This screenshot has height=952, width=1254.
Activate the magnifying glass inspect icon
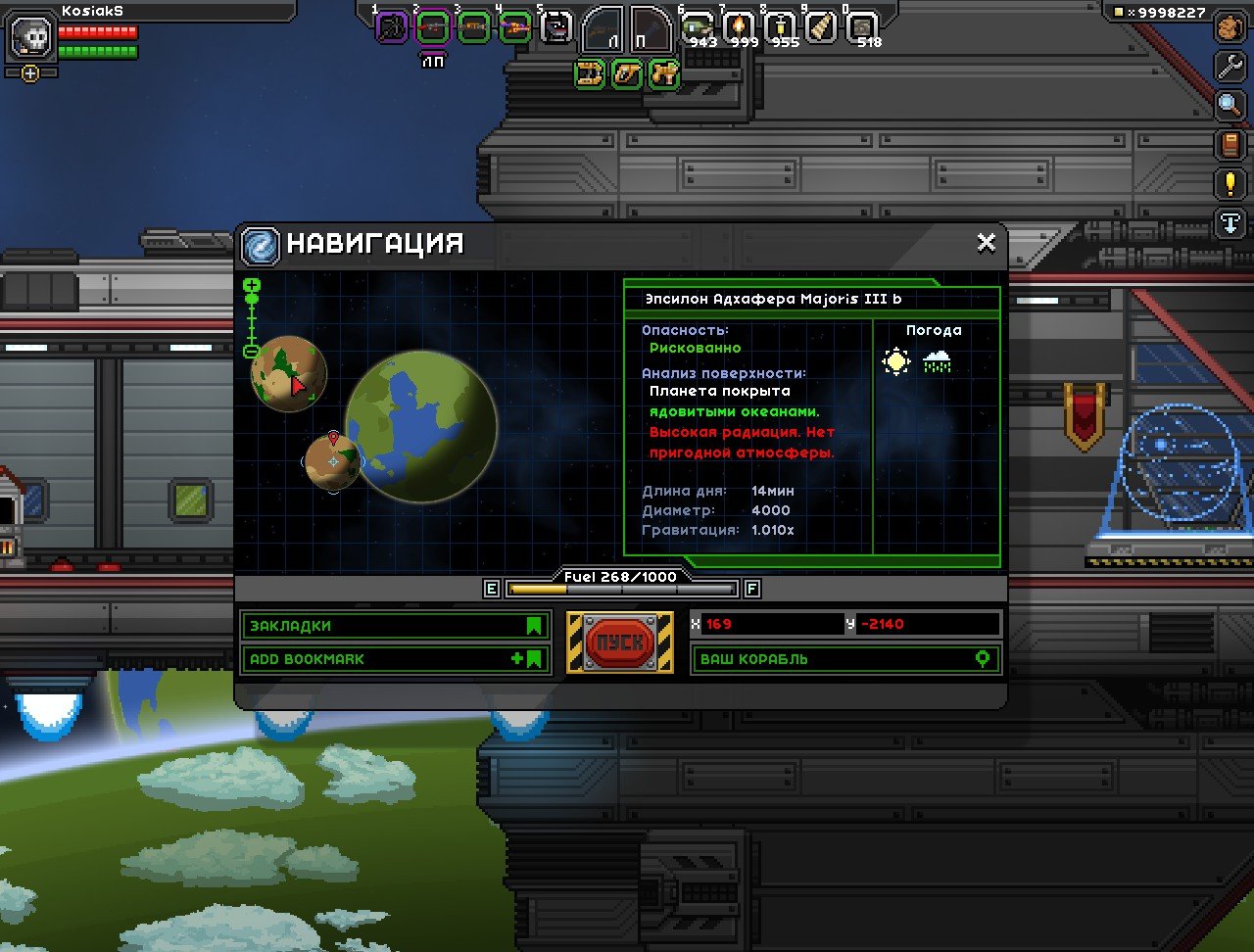pyautogui.click(x=1230, y=105)
